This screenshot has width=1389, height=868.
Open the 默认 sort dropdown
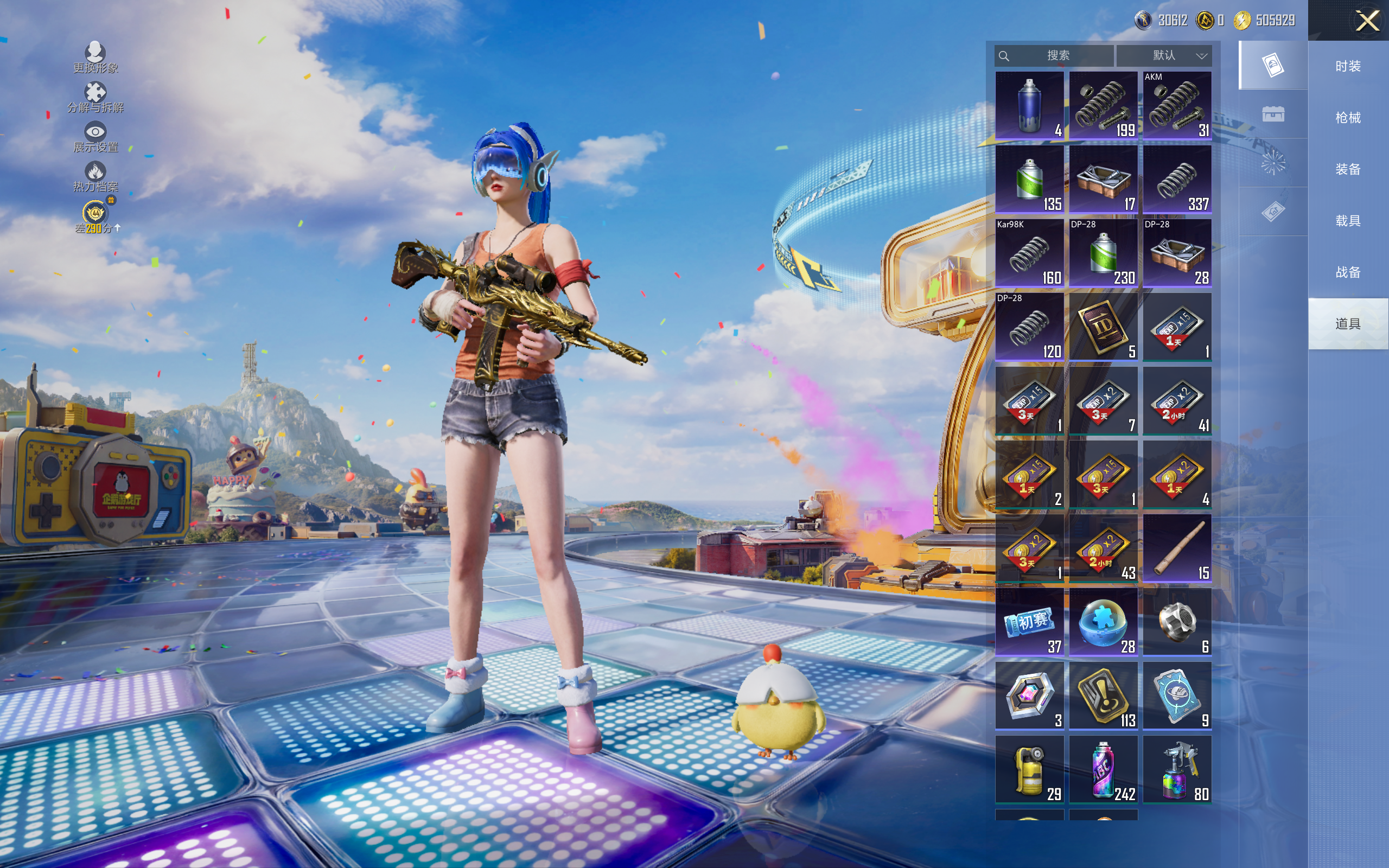(x=1164, y=56)
